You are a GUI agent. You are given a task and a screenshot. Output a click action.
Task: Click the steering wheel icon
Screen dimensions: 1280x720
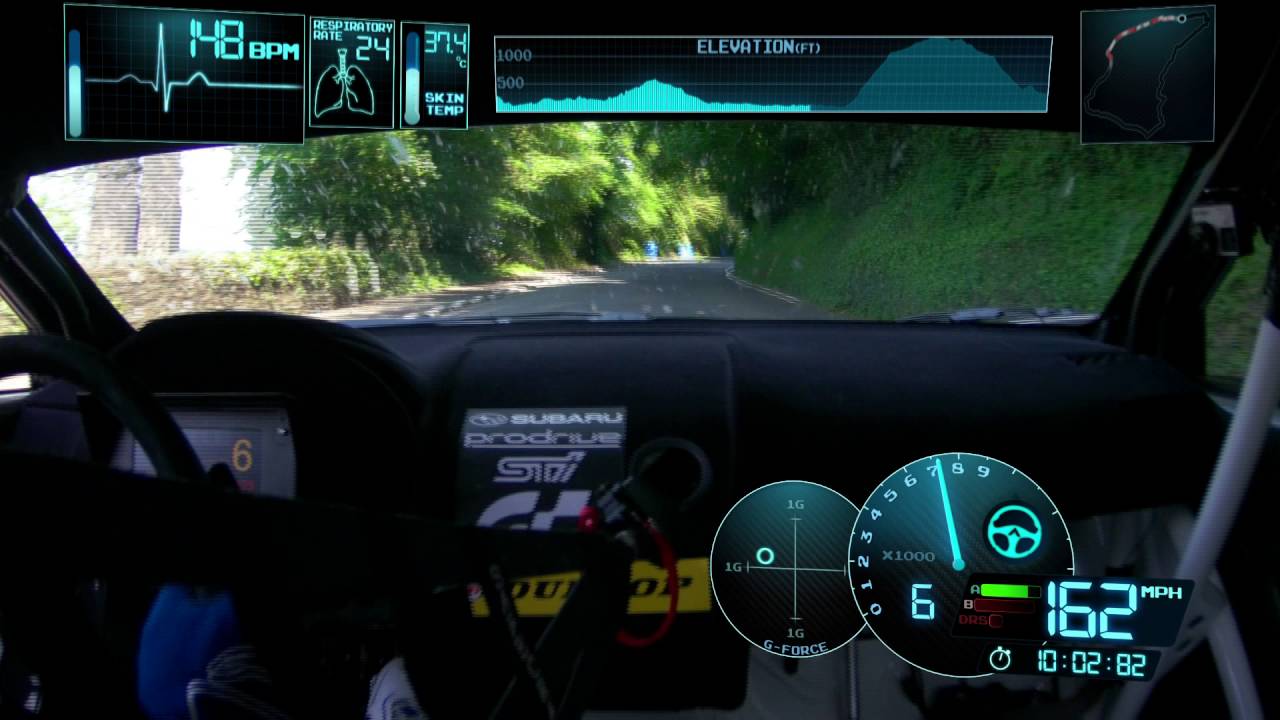[x=1014, y=530]
